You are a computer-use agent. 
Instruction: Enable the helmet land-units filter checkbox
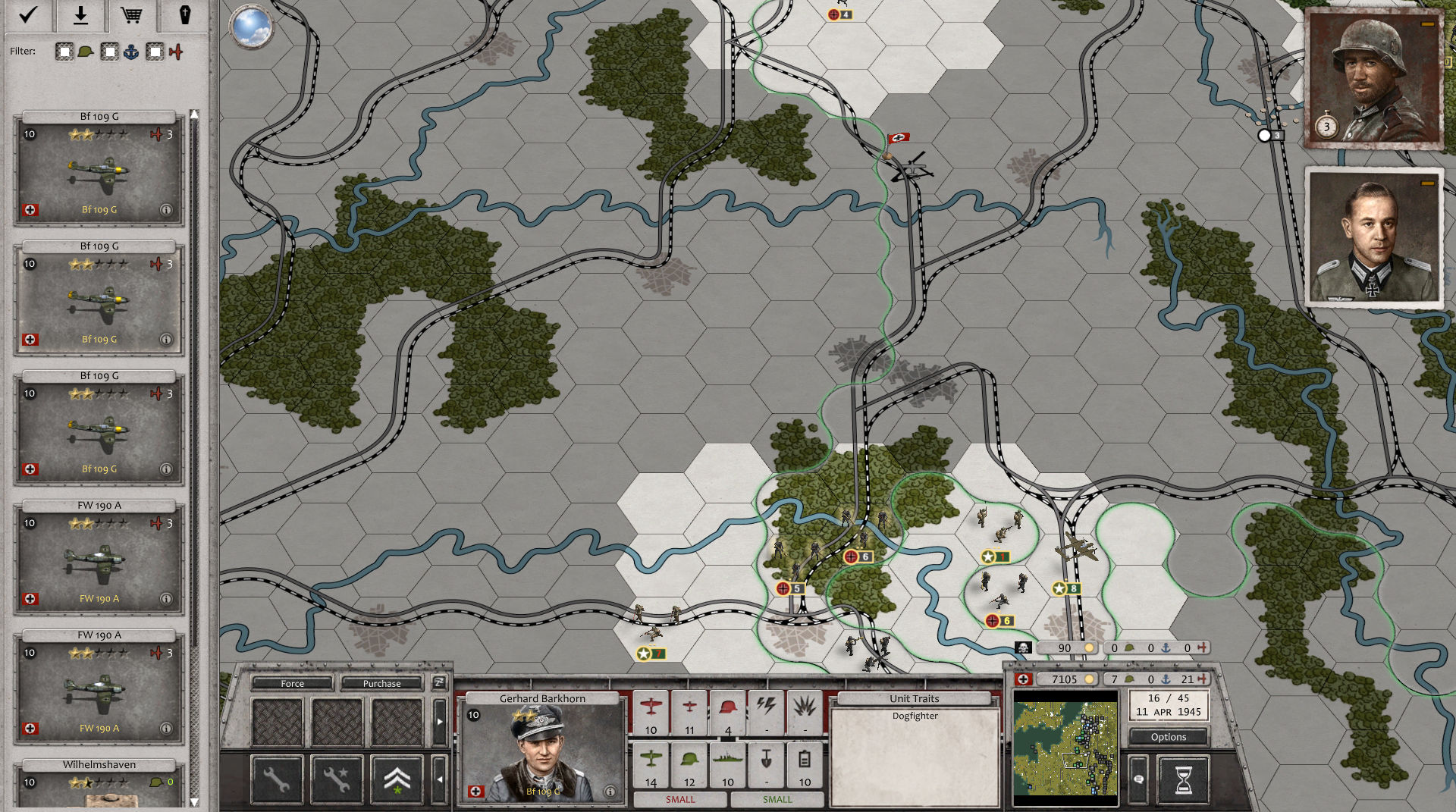click(64, 52)
